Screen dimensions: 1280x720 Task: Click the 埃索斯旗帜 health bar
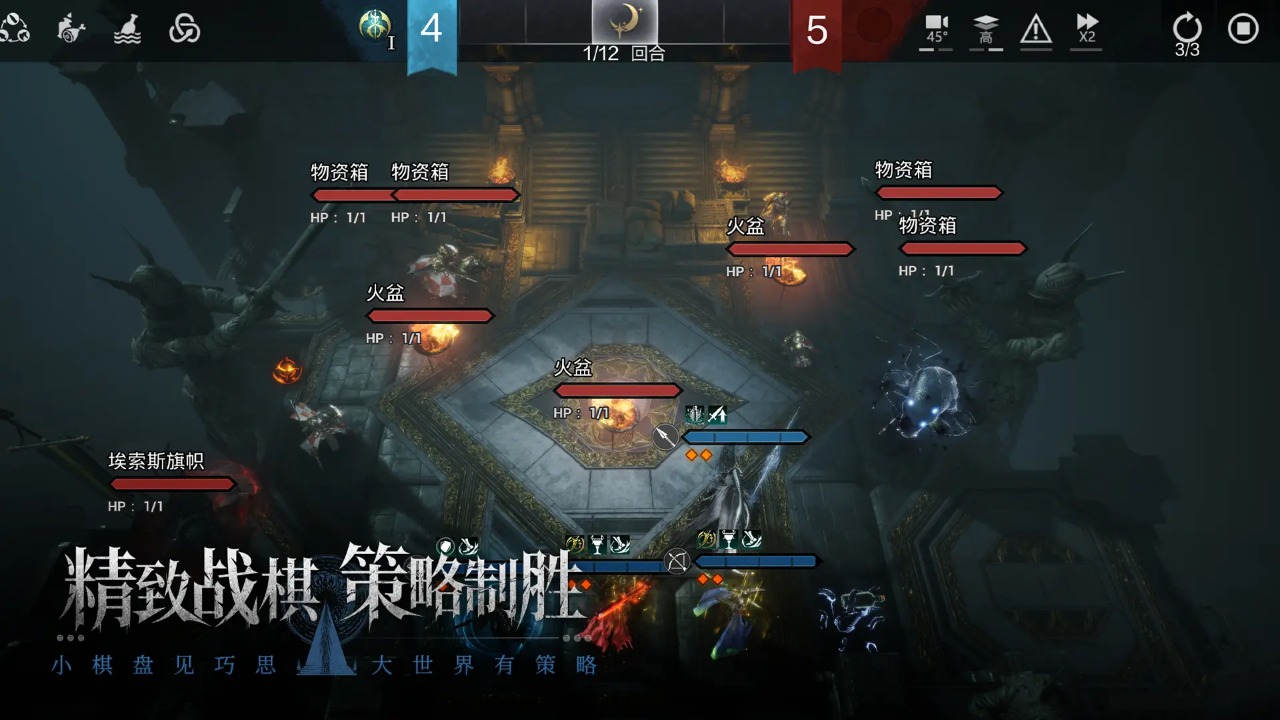(173, 483)
